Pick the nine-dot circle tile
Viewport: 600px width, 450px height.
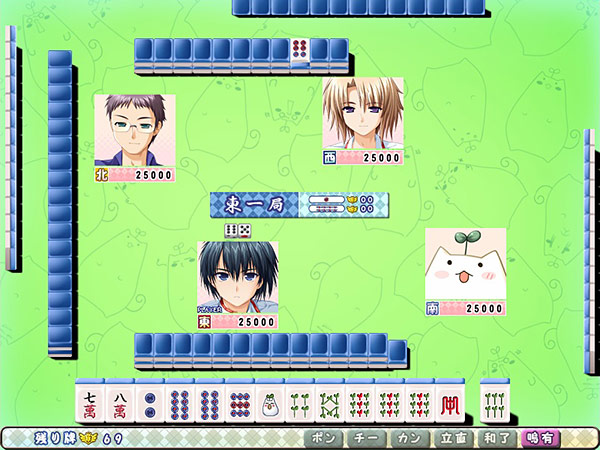[x=241, y=402]
